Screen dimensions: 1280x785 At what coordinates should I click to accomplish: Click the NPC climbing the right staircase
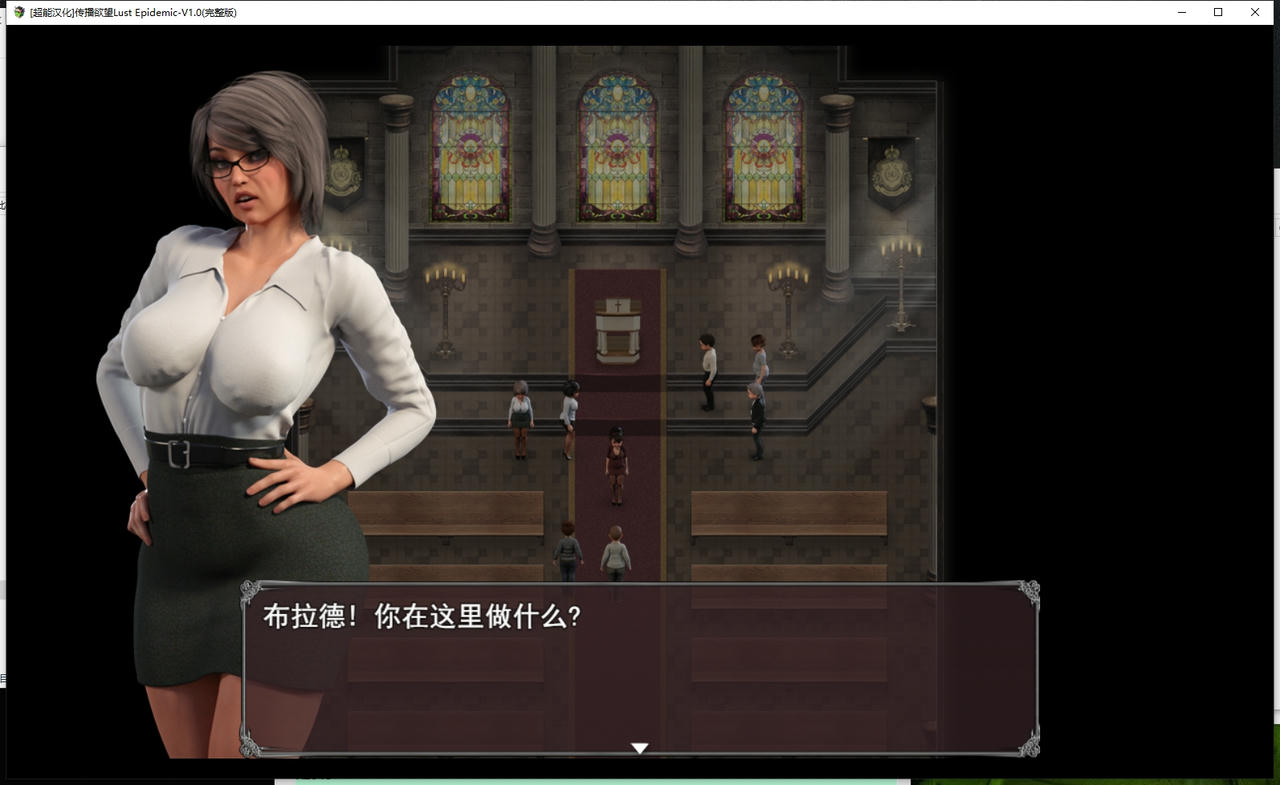click(x=755, y=420)
